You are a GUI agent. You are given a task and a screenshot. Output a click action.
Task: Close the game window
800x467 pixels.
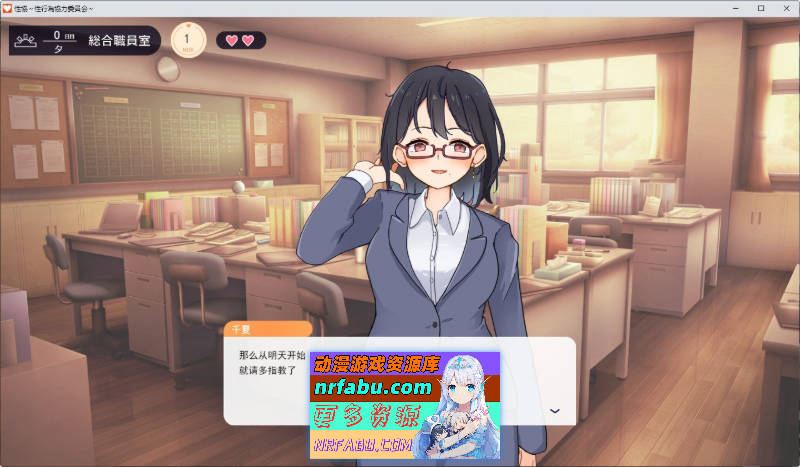[784, 8]
